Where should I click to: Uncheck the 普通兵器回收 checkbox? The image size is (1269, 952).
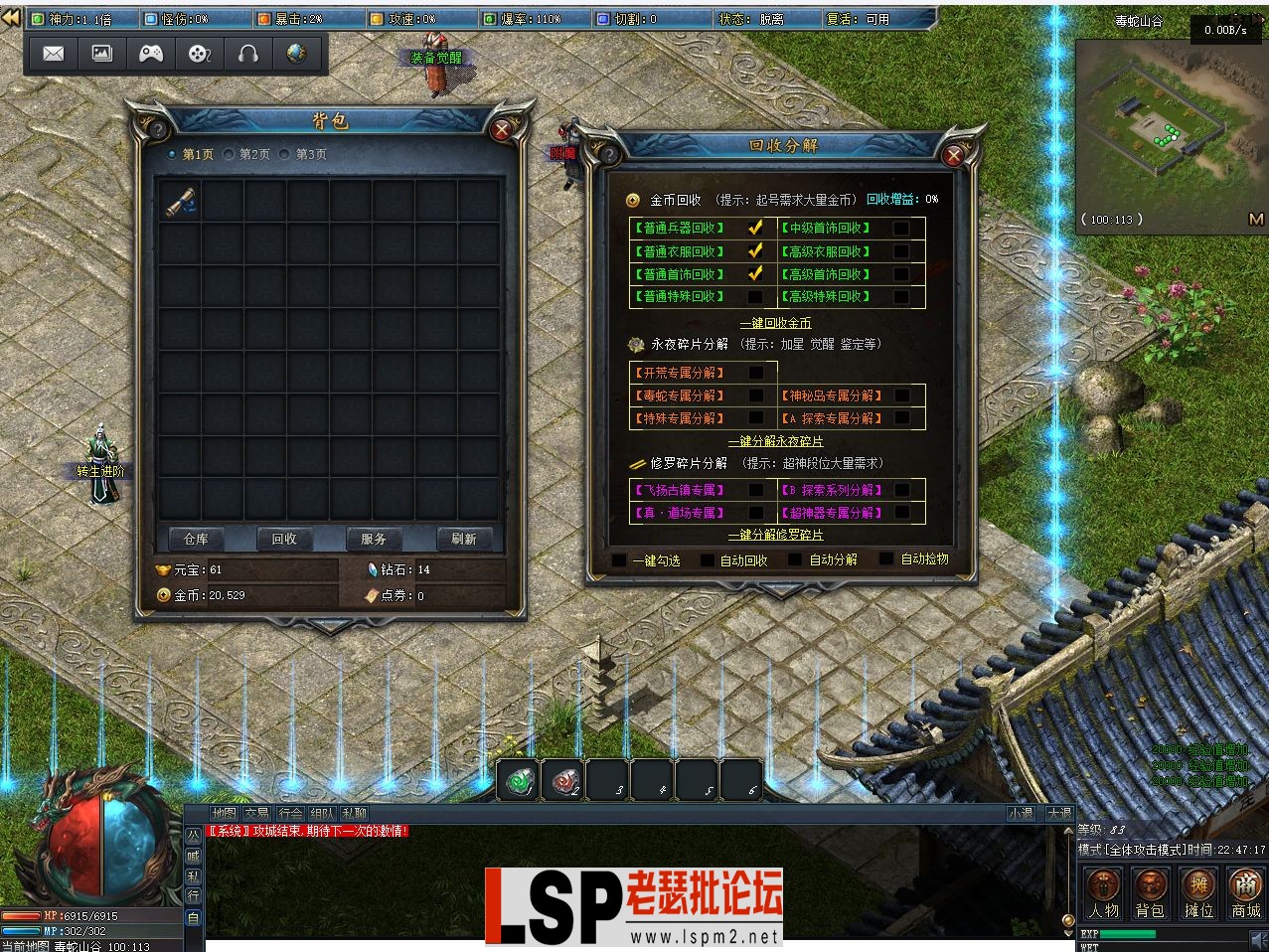click(x=755, y=228)
